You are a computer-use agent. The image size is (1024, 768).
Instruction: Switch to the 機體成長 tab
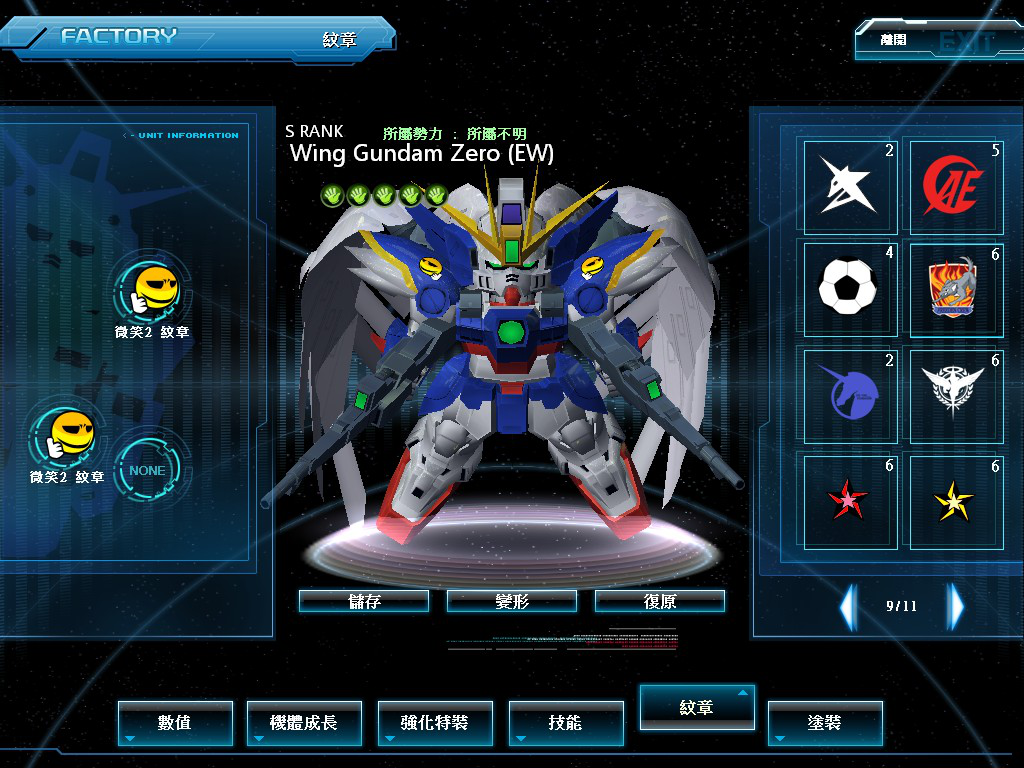coord(304,722)
